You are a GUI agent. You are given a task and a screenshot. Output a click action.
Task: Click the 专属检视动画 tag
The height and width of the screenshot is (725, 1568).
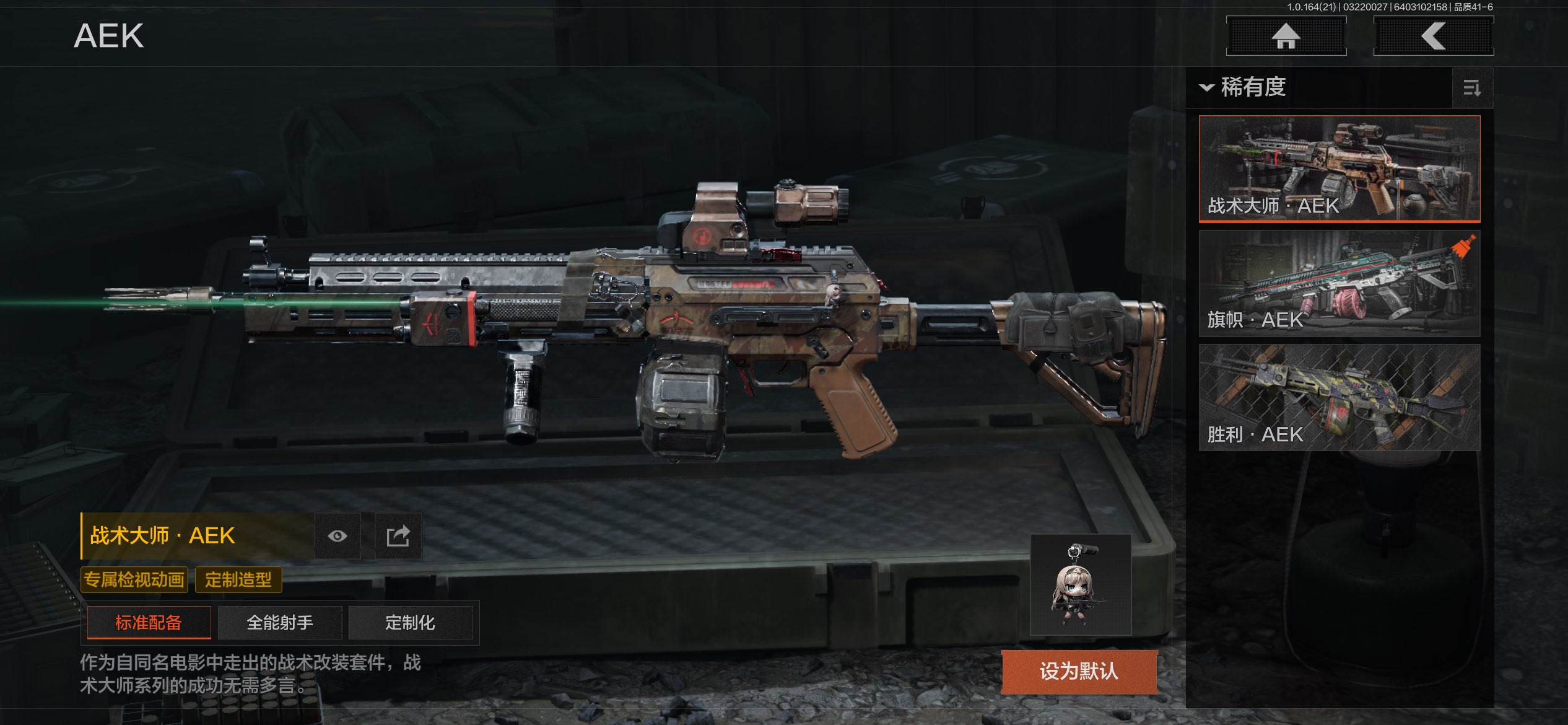(134, 580)
